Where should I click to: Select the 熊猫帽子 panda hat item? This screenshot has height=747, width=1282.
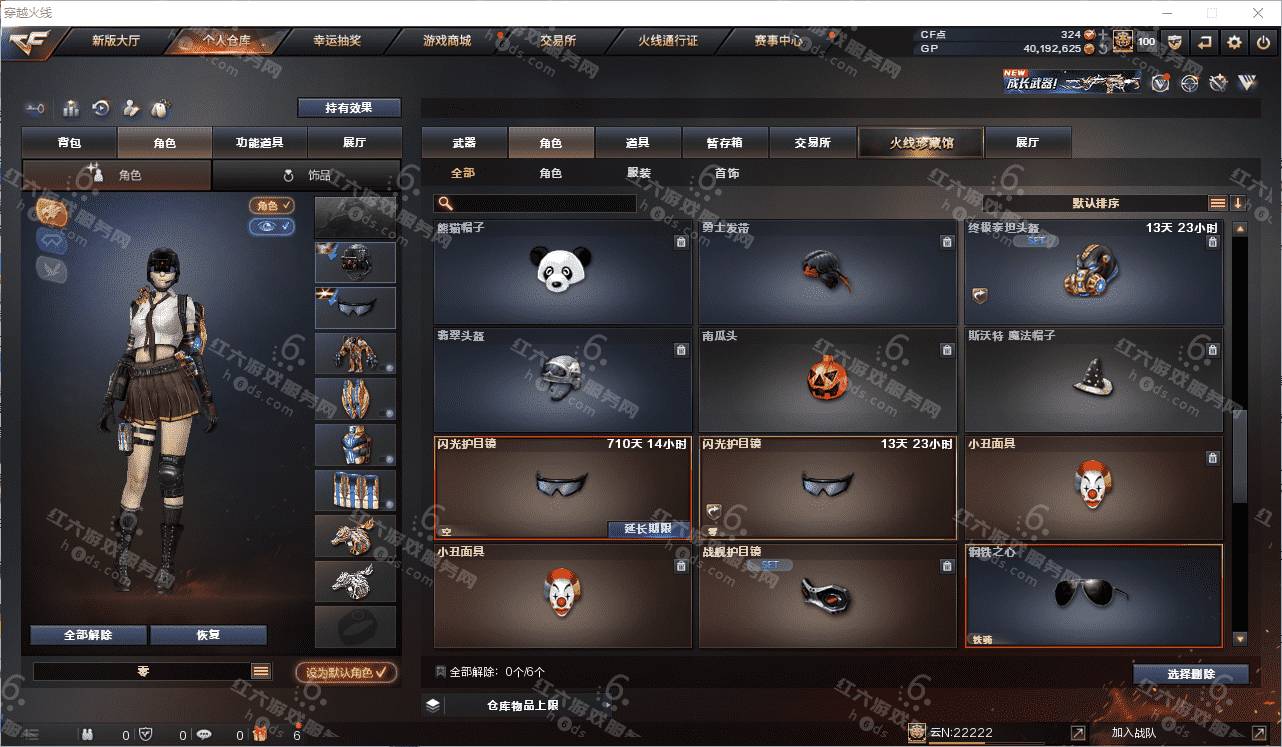point(562,271)
